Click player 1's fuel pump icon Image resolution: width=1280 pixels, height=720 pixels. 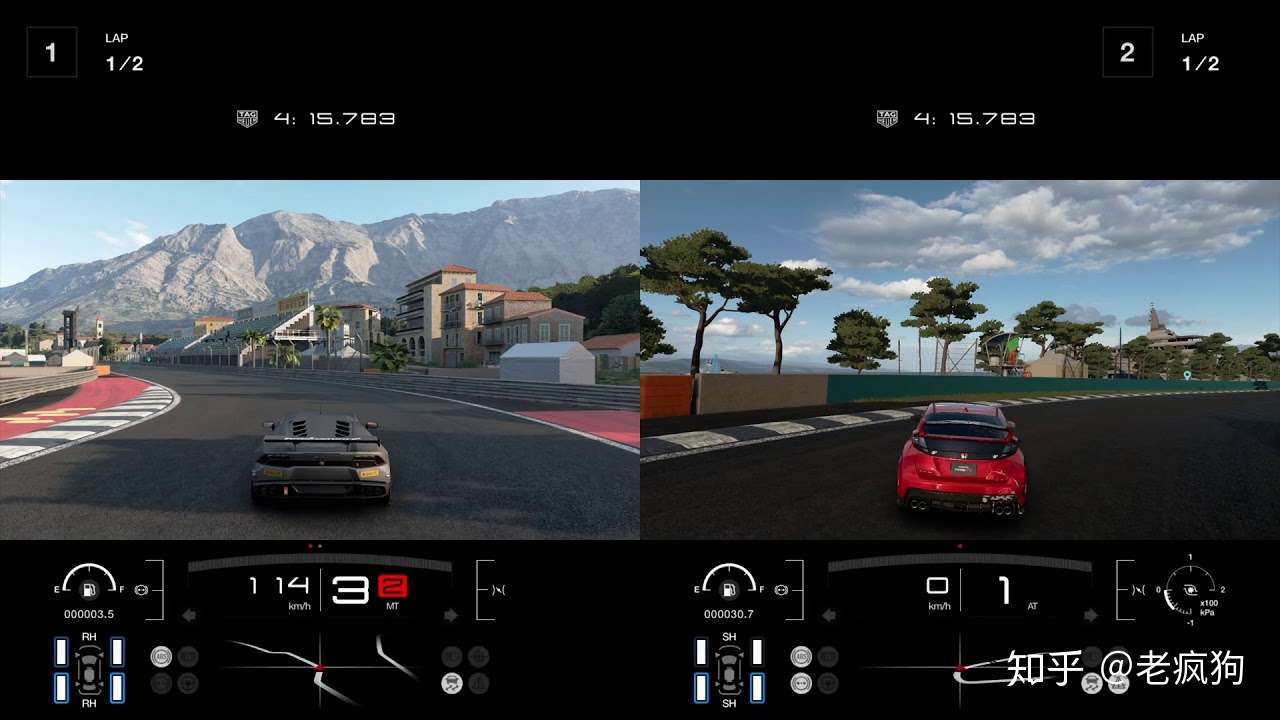point(89,590)
